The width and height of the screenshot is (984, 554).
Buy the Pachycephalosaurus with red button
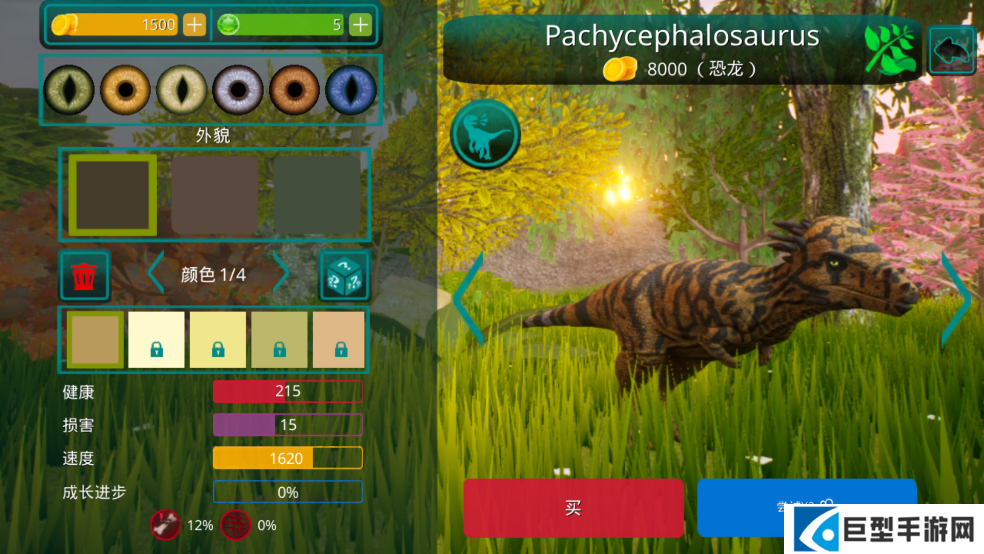click(573, 508)
